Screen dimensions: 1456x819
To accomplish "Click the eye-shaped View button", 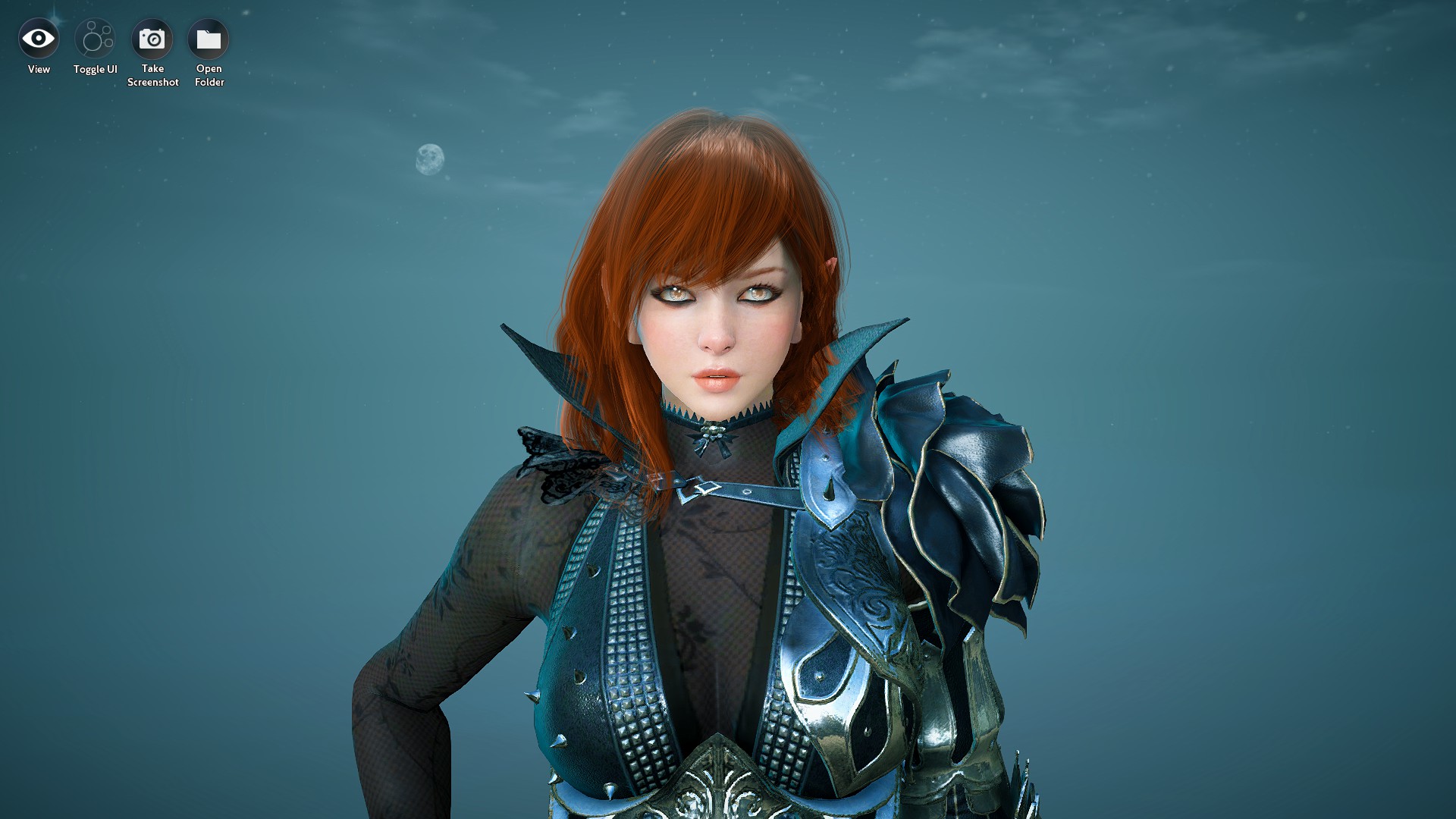I will [x=38, y=39].
